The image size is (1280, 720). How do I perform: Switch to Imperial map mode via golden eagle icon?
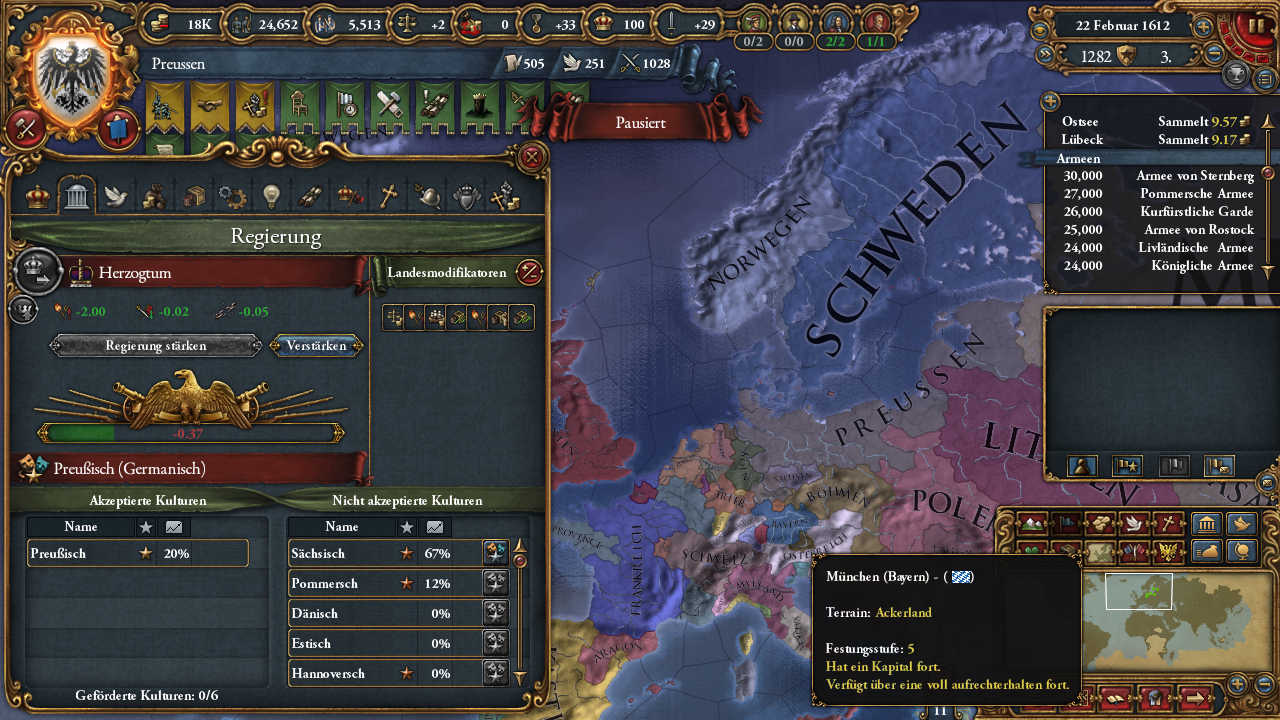(1168, 550)
